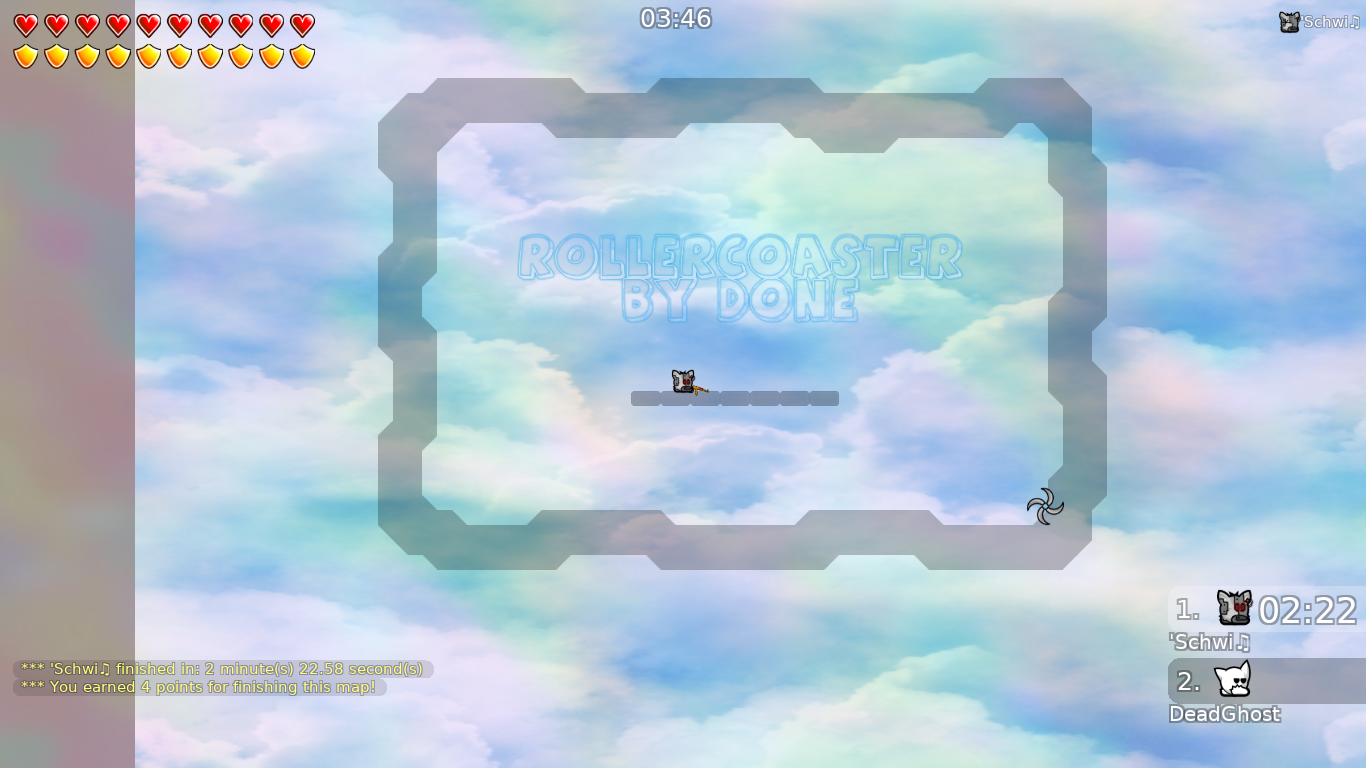Click the finish time chat message
Viewport: 1366px width, 768px height.
(220, 668)
